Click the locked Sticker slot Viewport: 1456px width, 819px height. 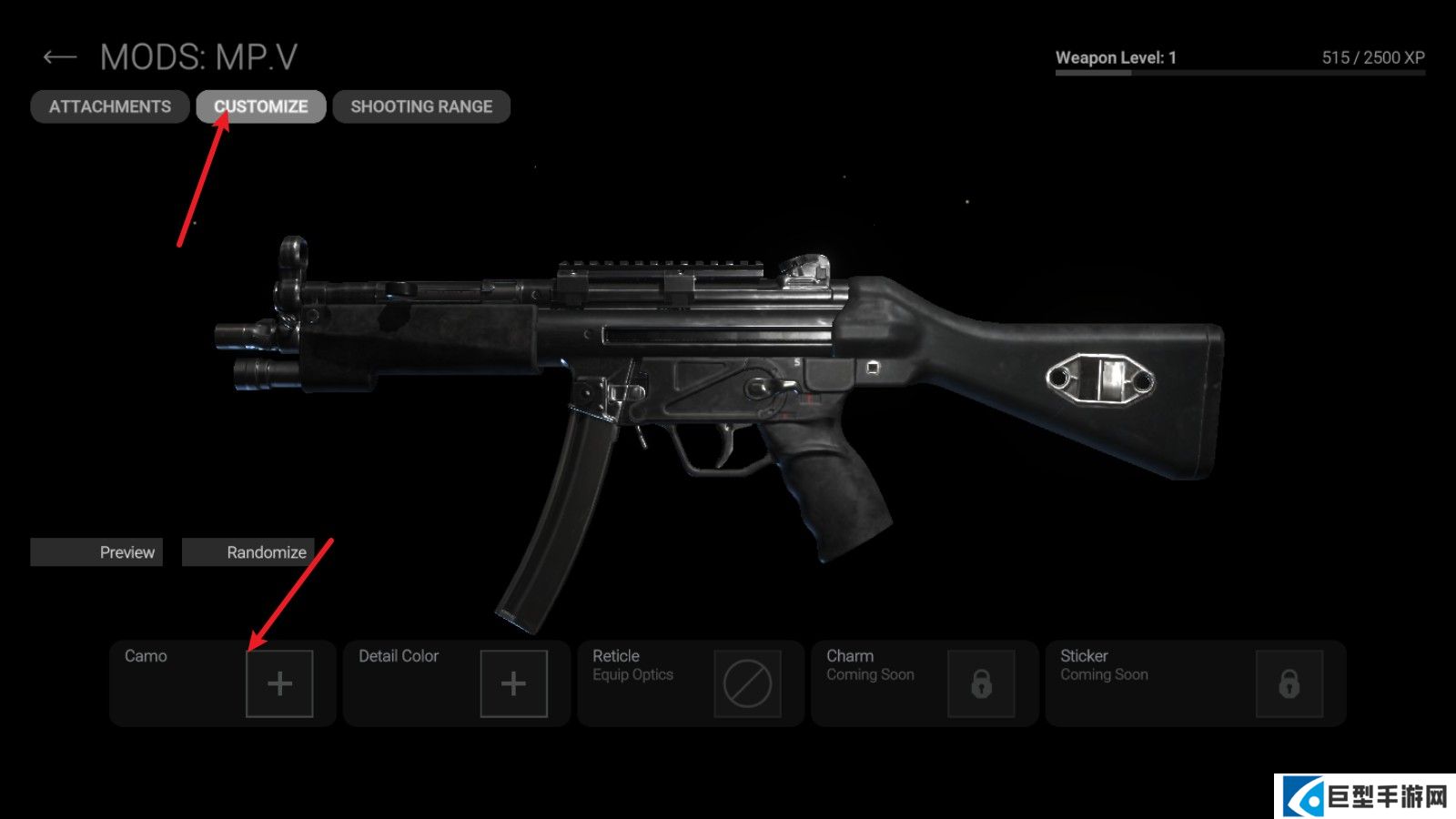point(1289,683)
